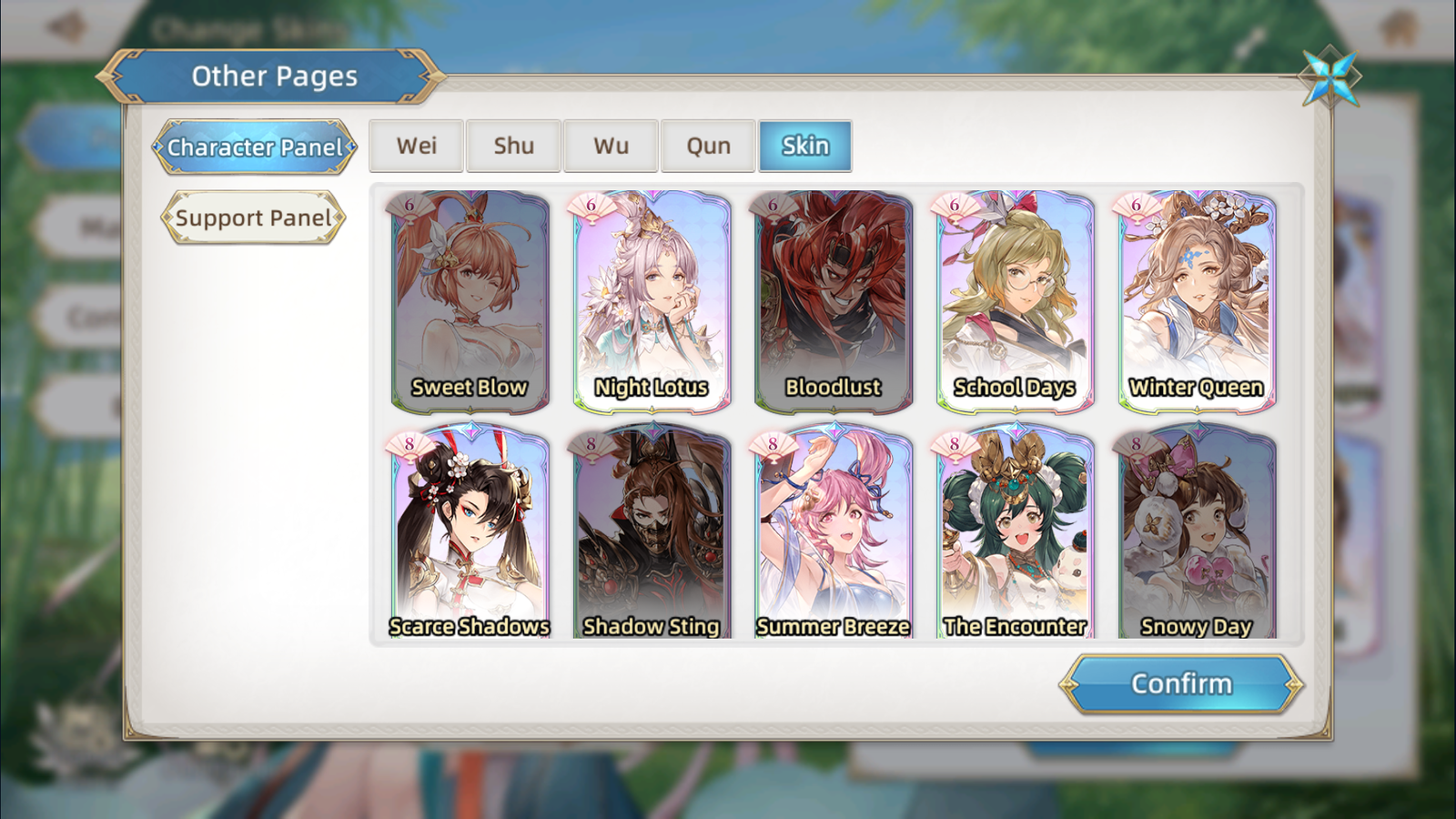Pick the Night Lotus skin card
The width and height of the screenshot is (1456, 819).
[652, 300]
